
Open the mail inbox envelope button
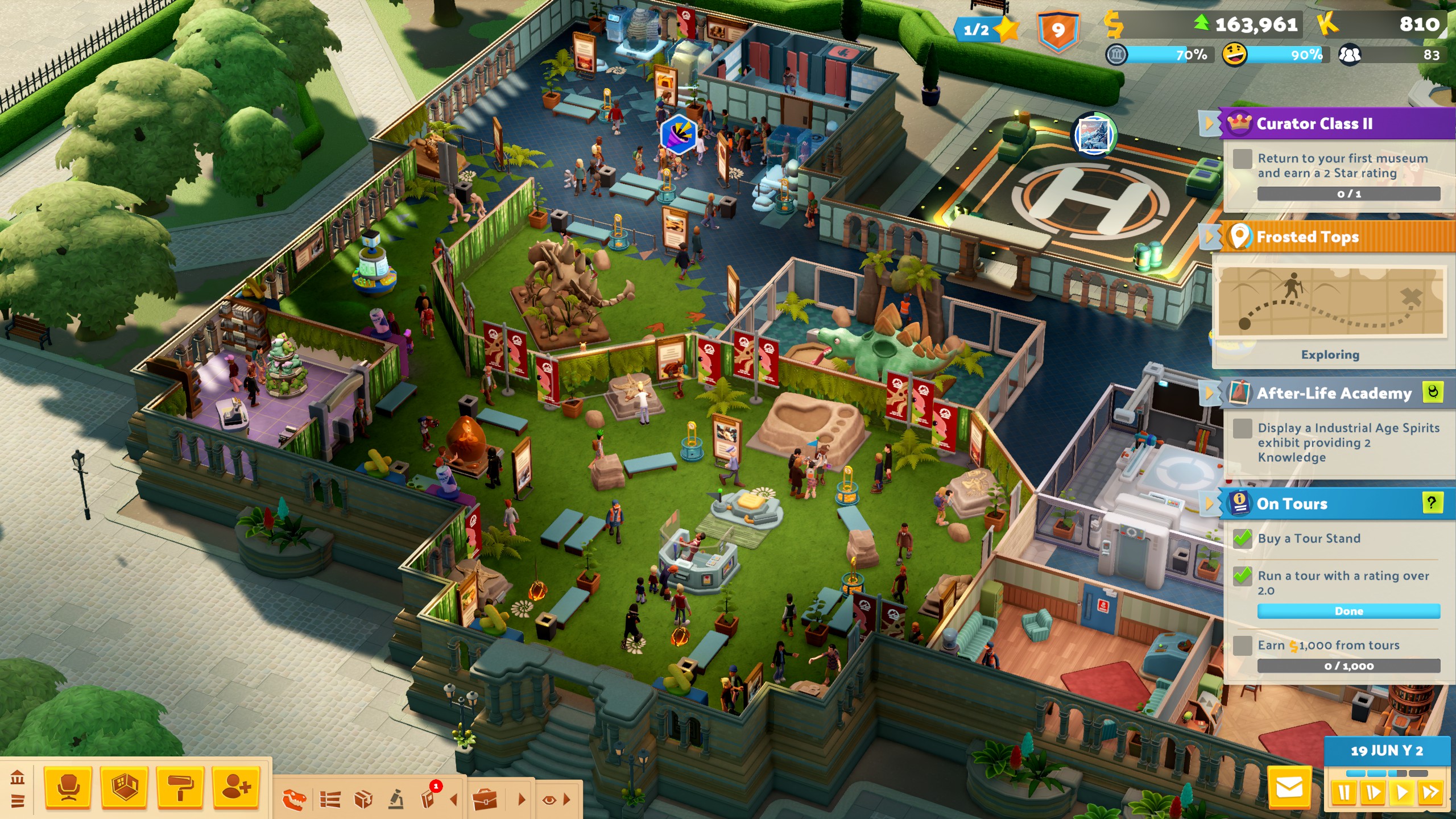pos(1289,789)
